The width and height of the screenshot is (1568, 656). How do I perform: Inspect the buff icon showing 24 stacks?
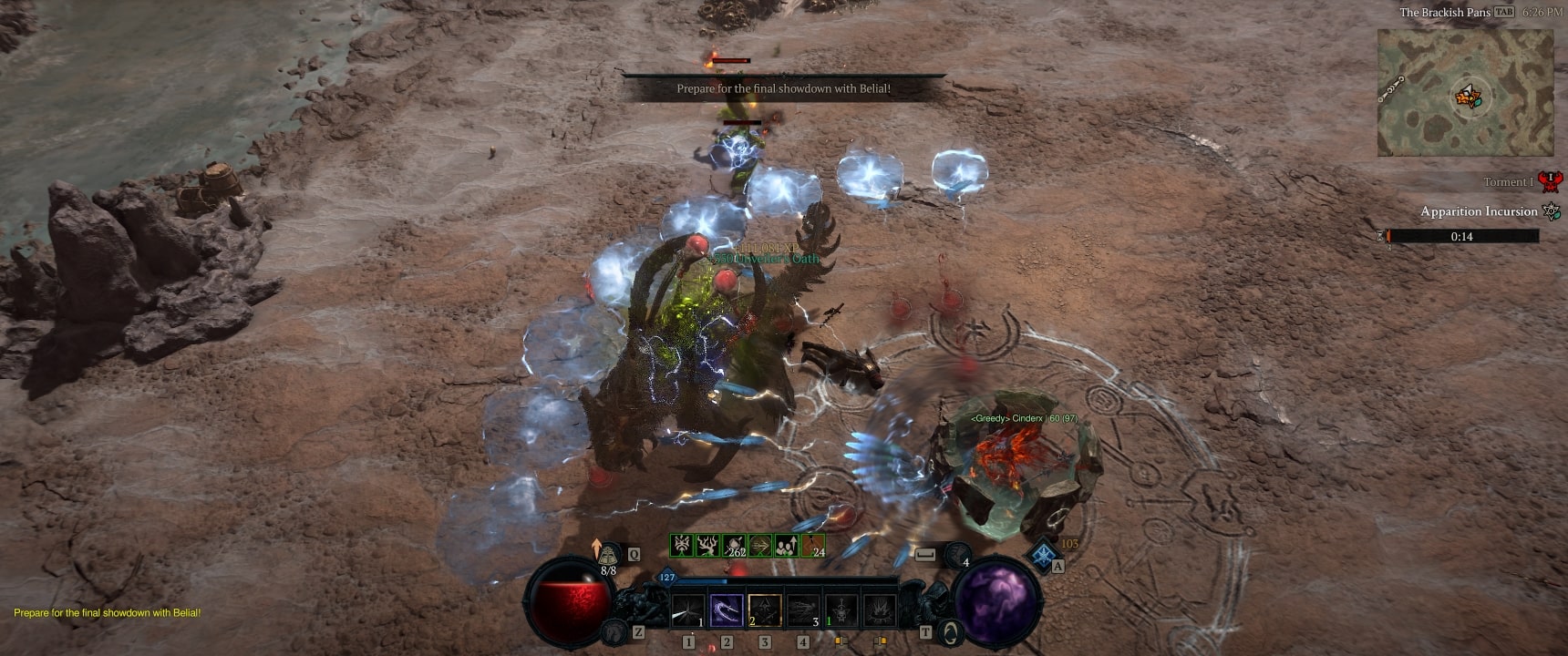coord(813,546)
